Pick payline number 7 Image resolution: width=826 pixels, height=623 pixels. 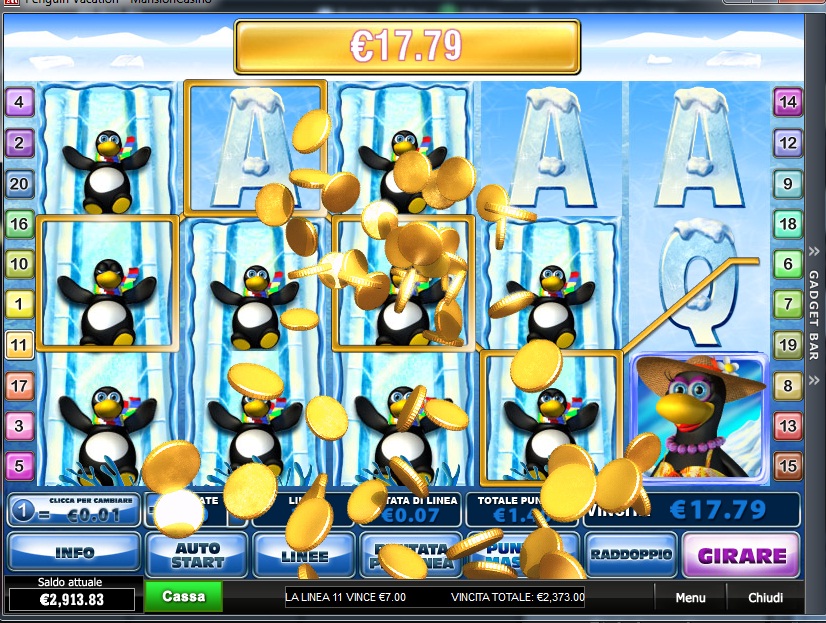click(788, 305)
